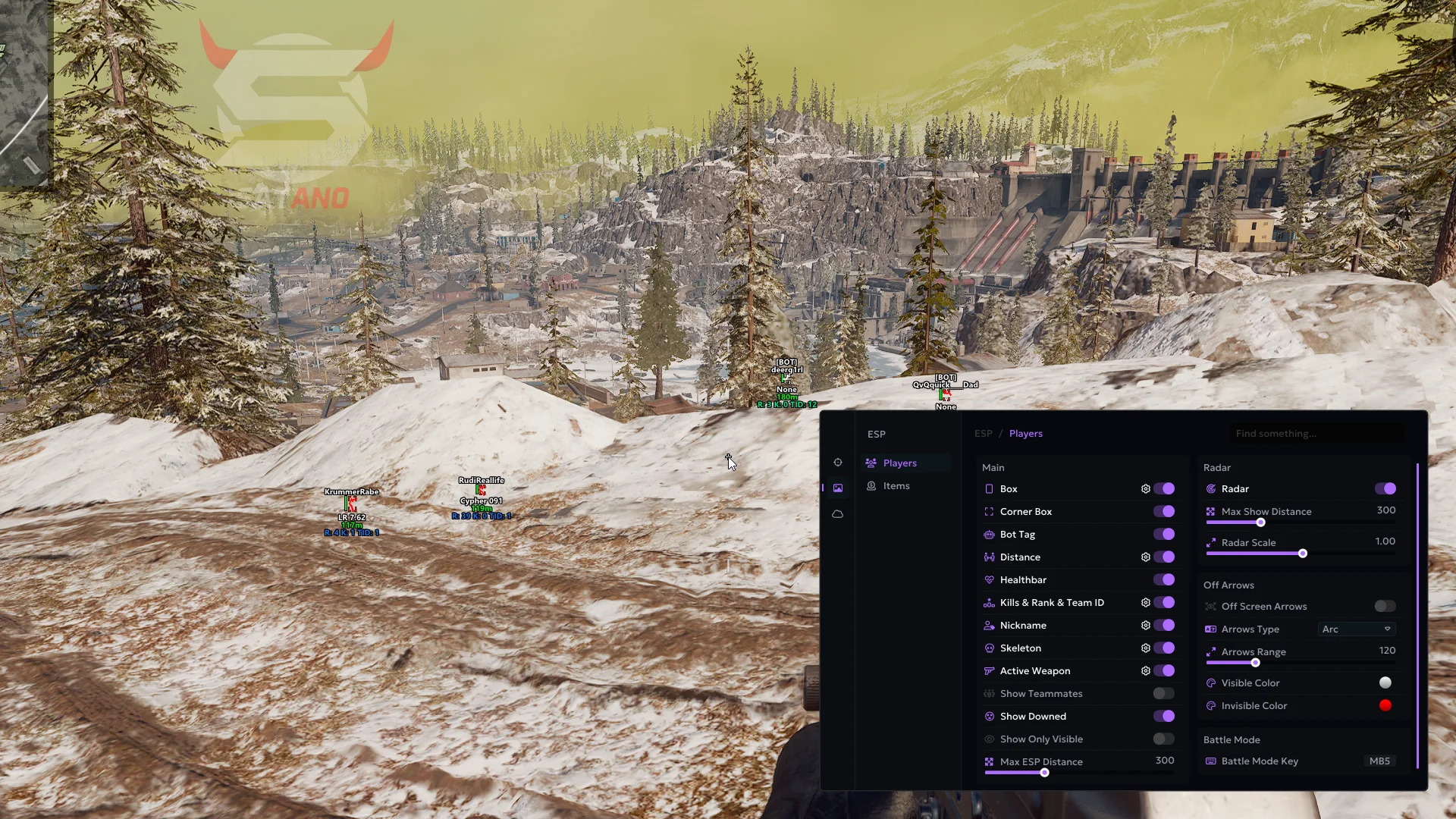Viewport: 1456px width, 819px height.
Task: Enable the Off Screen Arrows switch
Action: [x=1385, y=607]
